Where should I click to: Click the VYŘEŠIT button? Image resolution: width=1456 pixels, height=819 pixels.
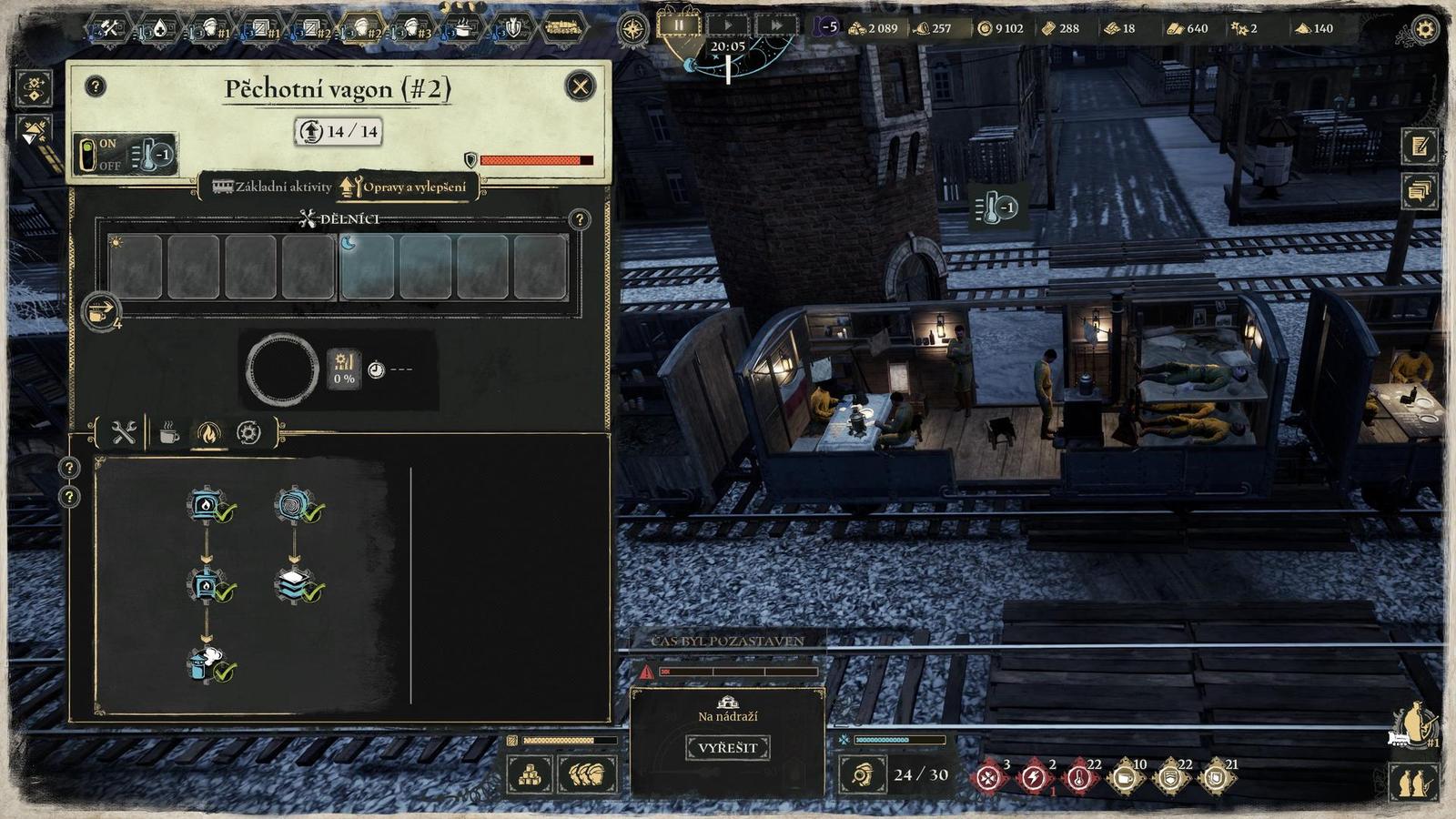coord(727,748)
